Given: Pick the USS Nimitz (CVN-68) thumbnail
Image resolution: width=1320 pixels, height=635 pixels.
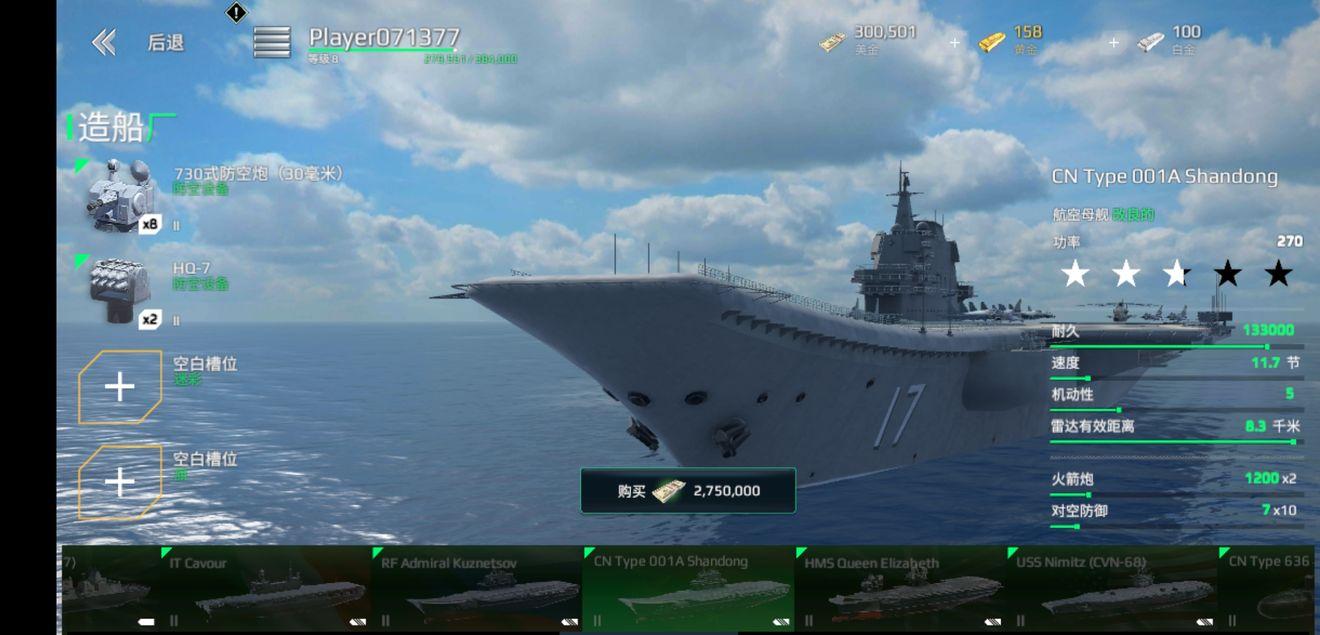Looking at the screenshot, I should tap(1112, 588).
